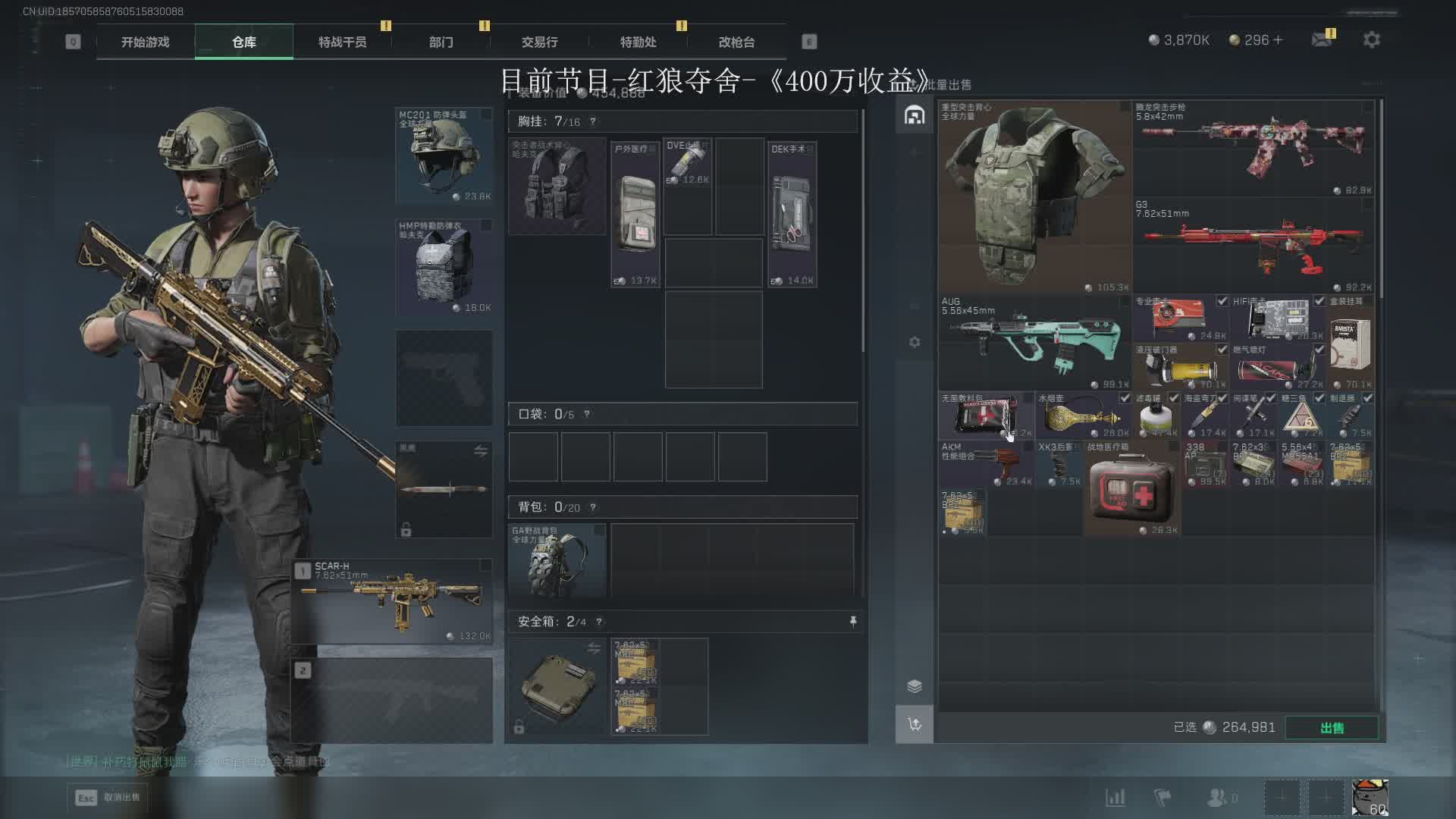Select the 户外医疗 item in chest rig

(x=635, y=215)
